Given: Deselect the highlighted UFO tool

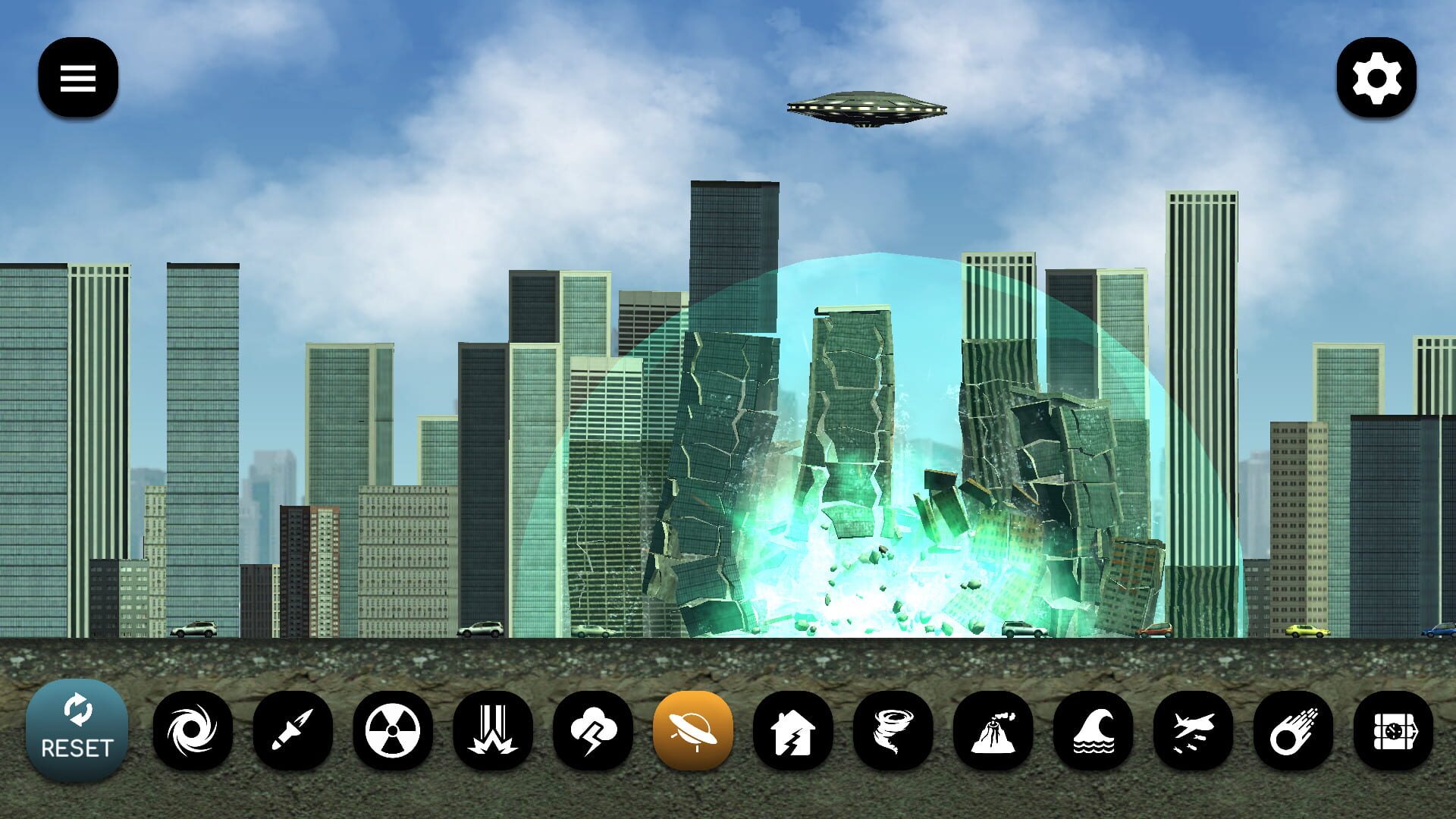Looking at the screenshot, I should tap(694, 730).
